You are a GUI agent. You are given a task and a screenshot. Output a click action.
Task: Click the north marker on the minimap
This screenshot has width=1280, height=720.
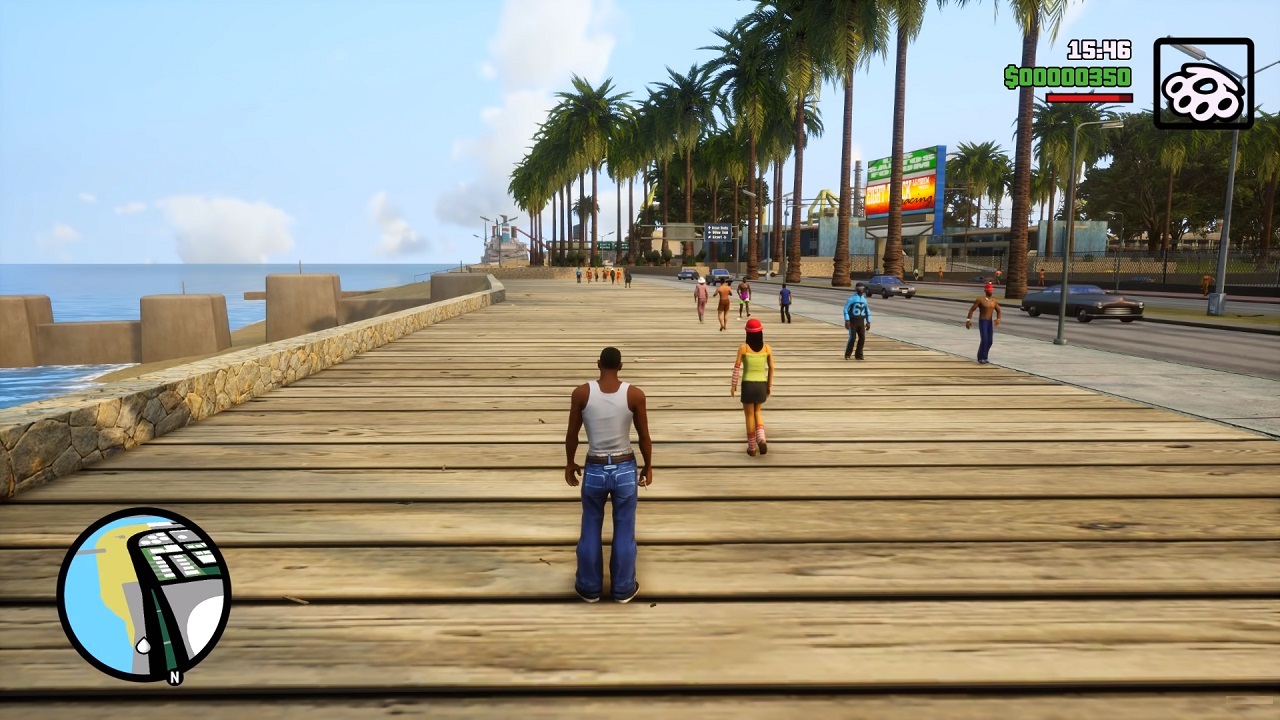[x=175, y=677]
